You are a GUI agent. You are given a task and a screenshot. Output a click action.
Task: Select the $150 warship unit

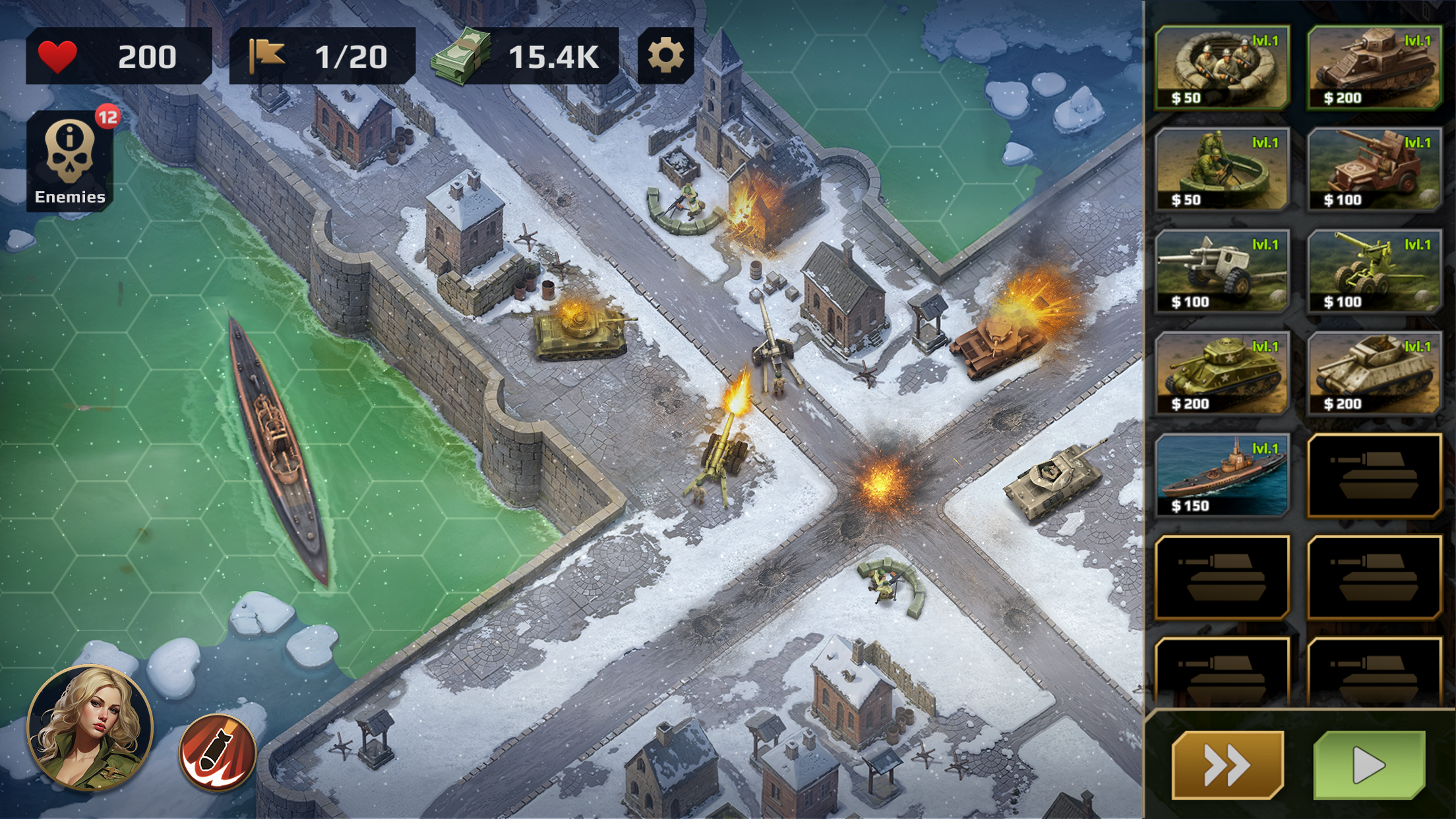pos(1222,475)
